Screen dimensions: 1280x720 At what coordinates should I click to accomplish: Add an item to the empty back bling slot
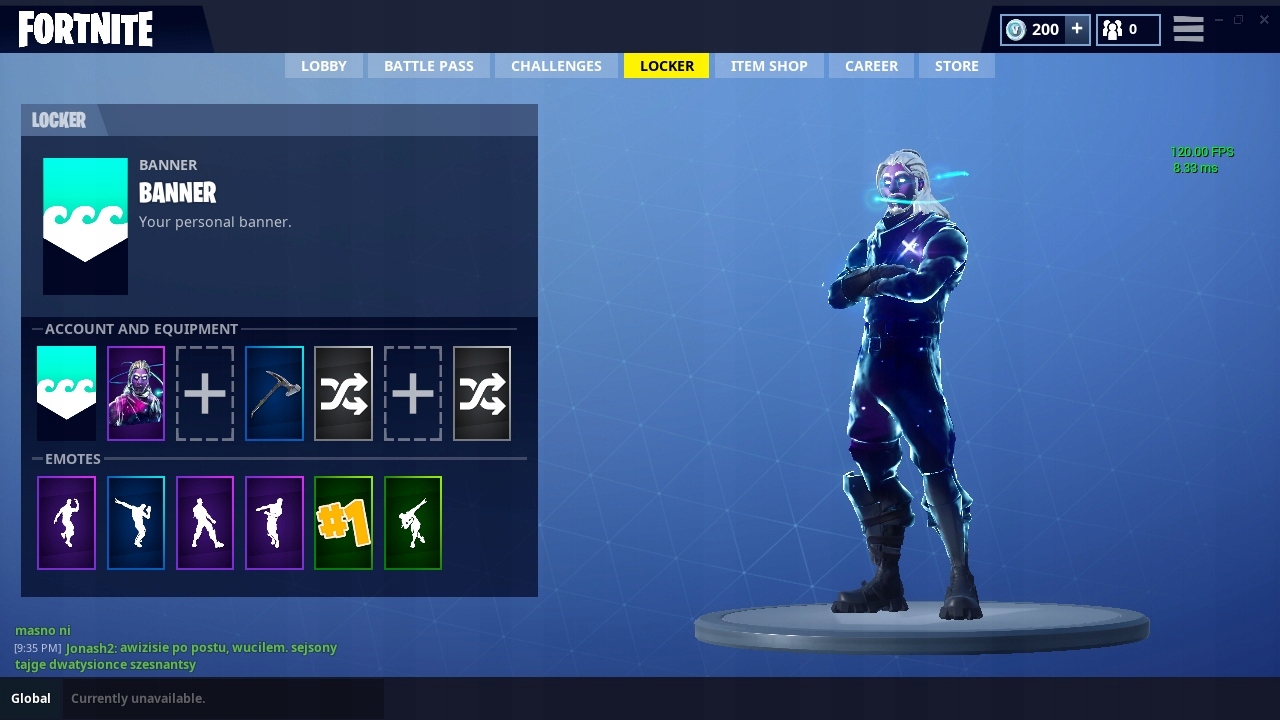point(205,392)
